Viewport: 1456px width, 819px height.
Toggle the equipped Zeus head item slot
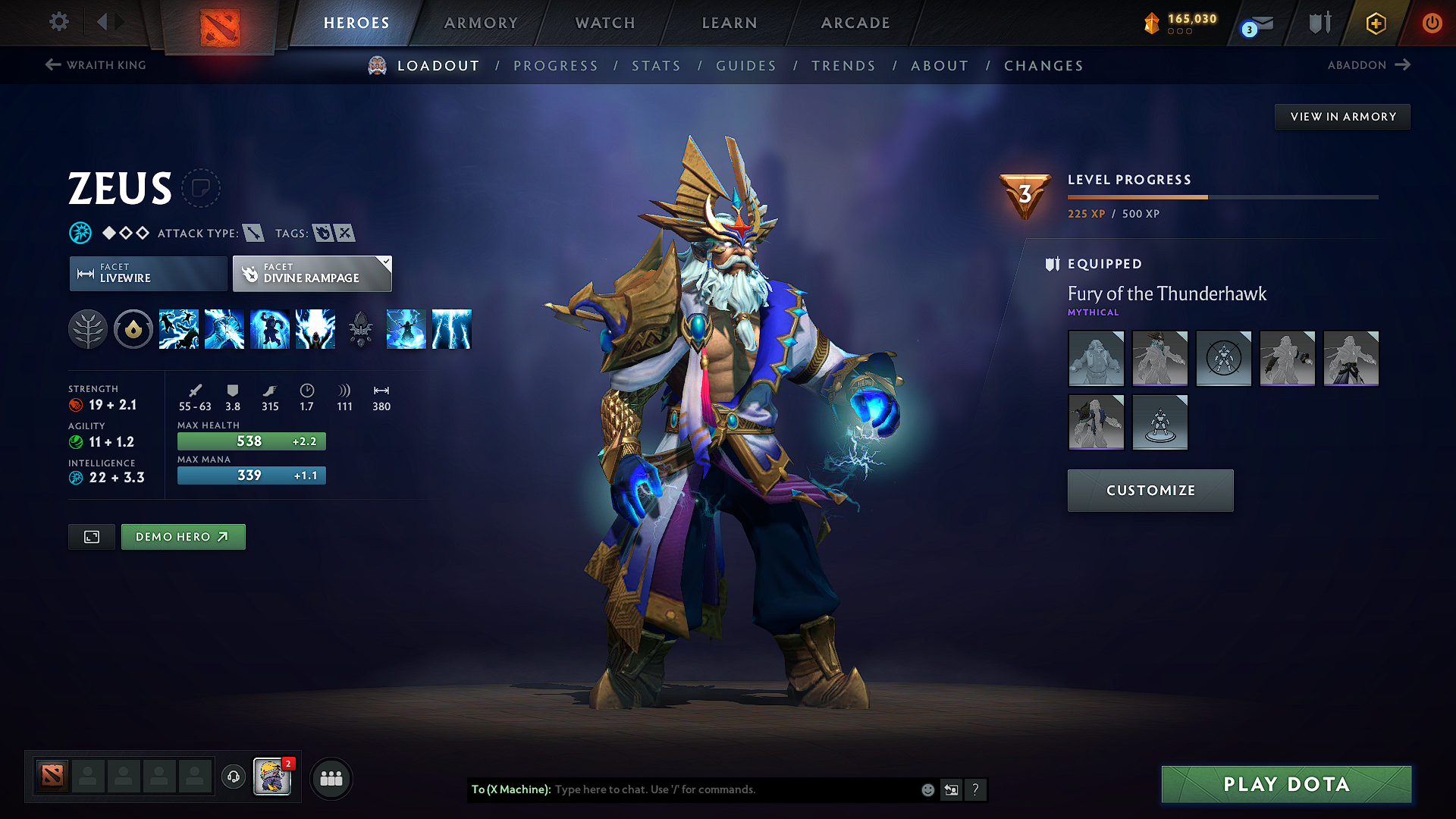[1160, 358]
